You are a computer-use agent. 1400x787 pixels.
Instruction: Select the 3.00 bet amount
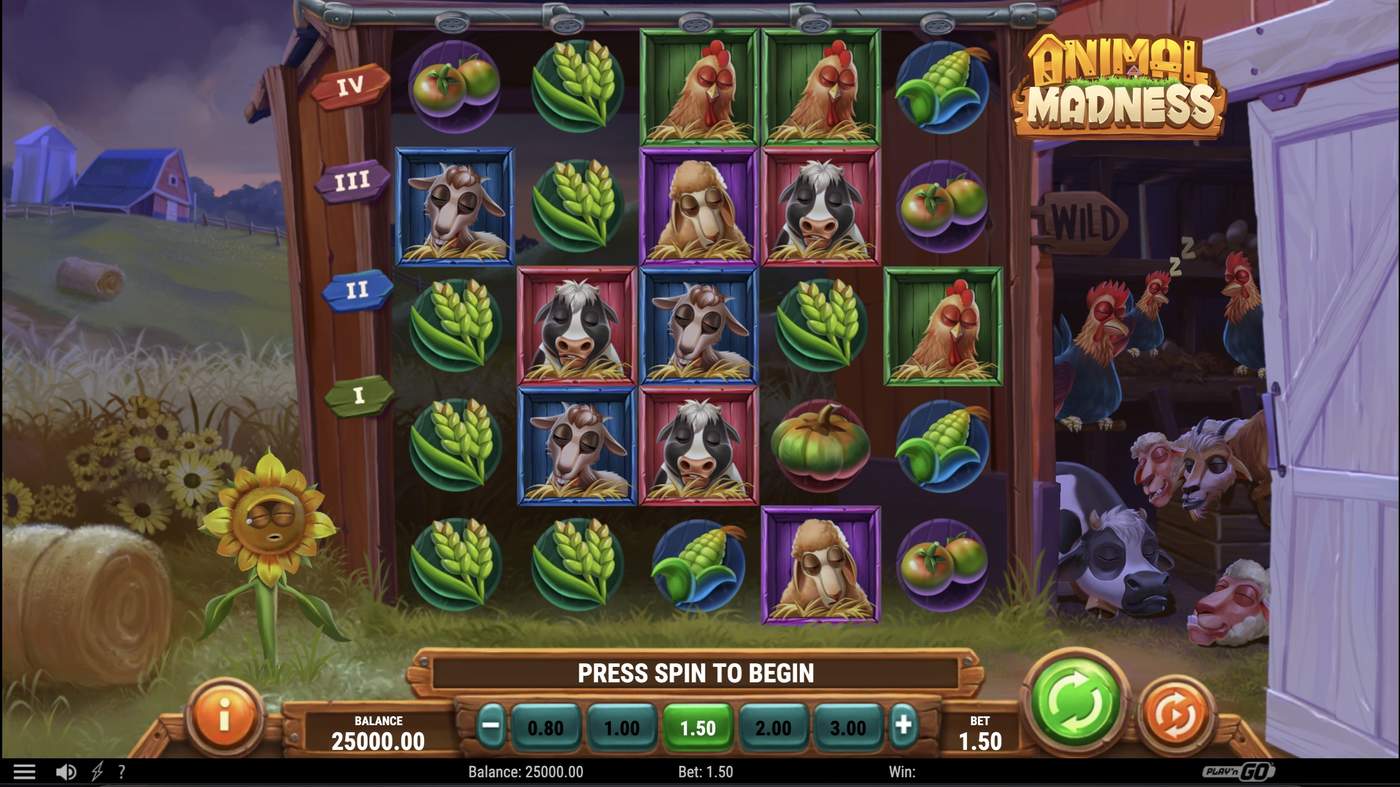[x=848, y=727]
